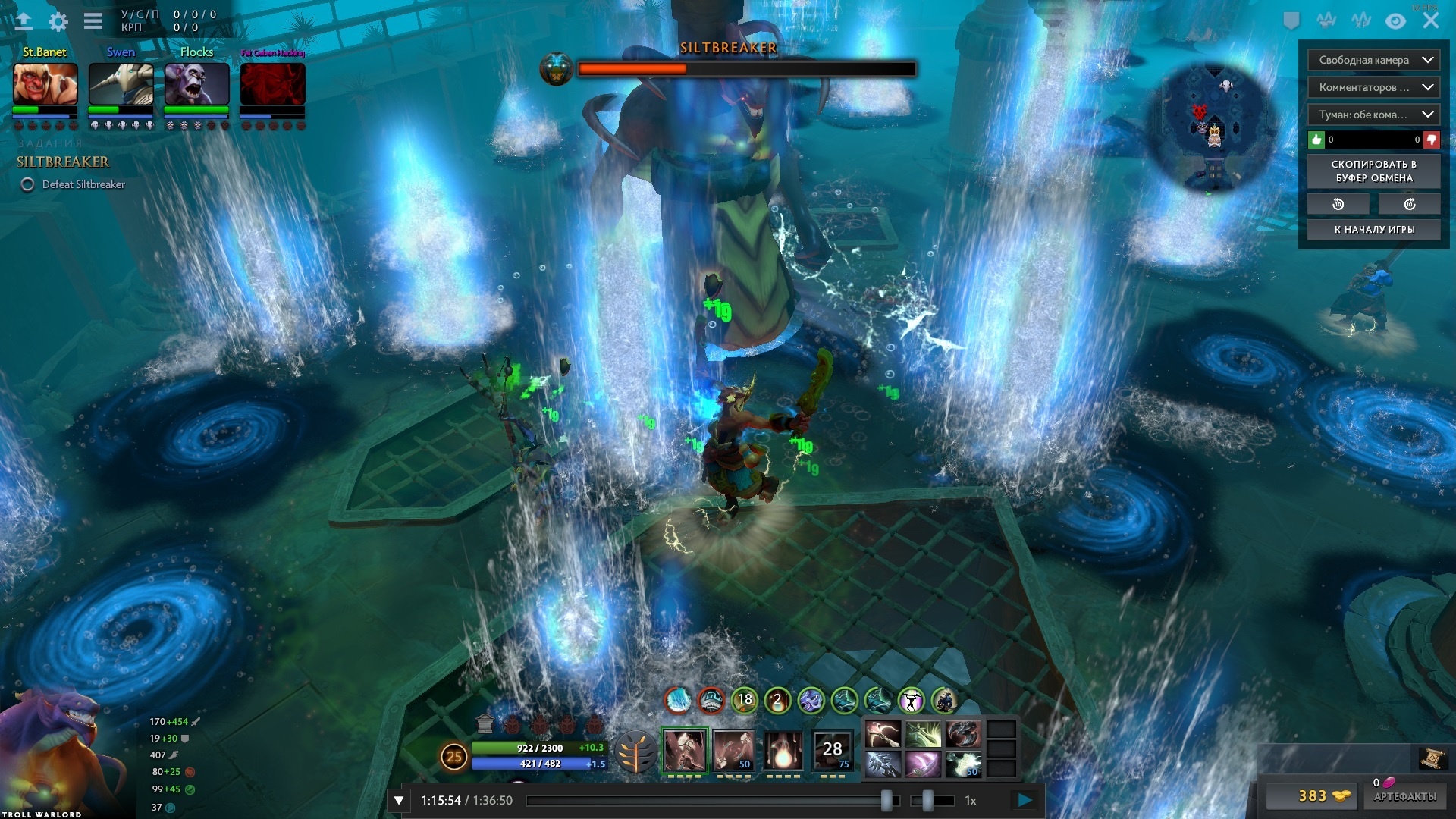Resume replay with the play button

tap(1025, 800)
